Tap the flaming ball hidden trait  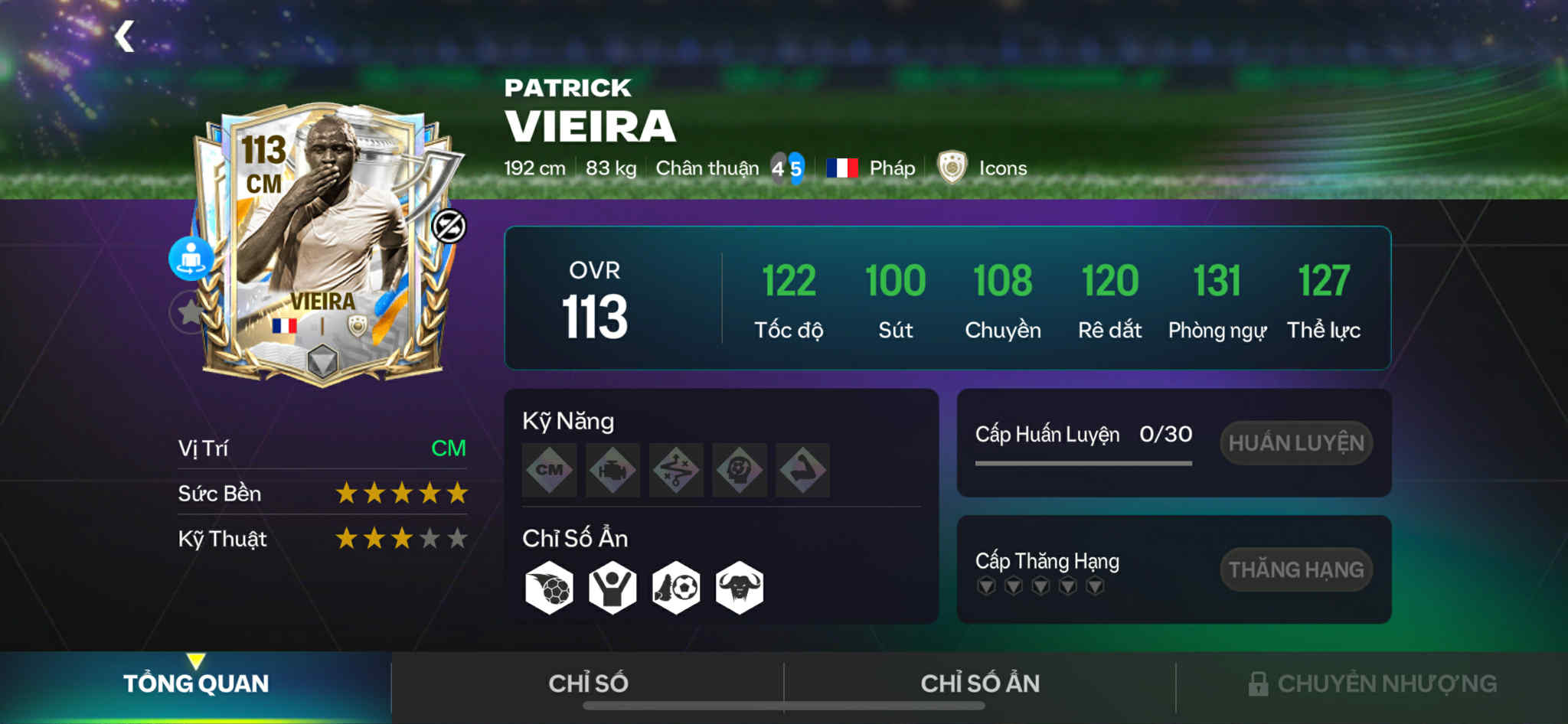[550, 588]
